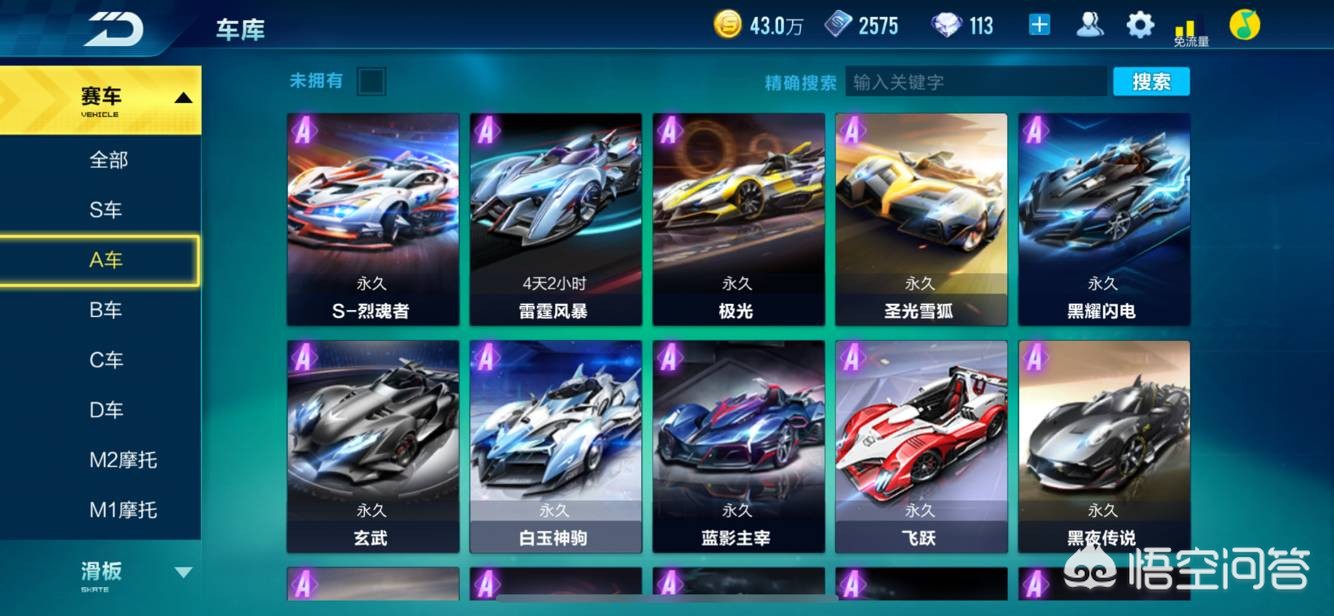The height and width of the screenshot is (616, 1334).
Task: Select the 黑耀闪电 car card
Action: [1104, 219]
